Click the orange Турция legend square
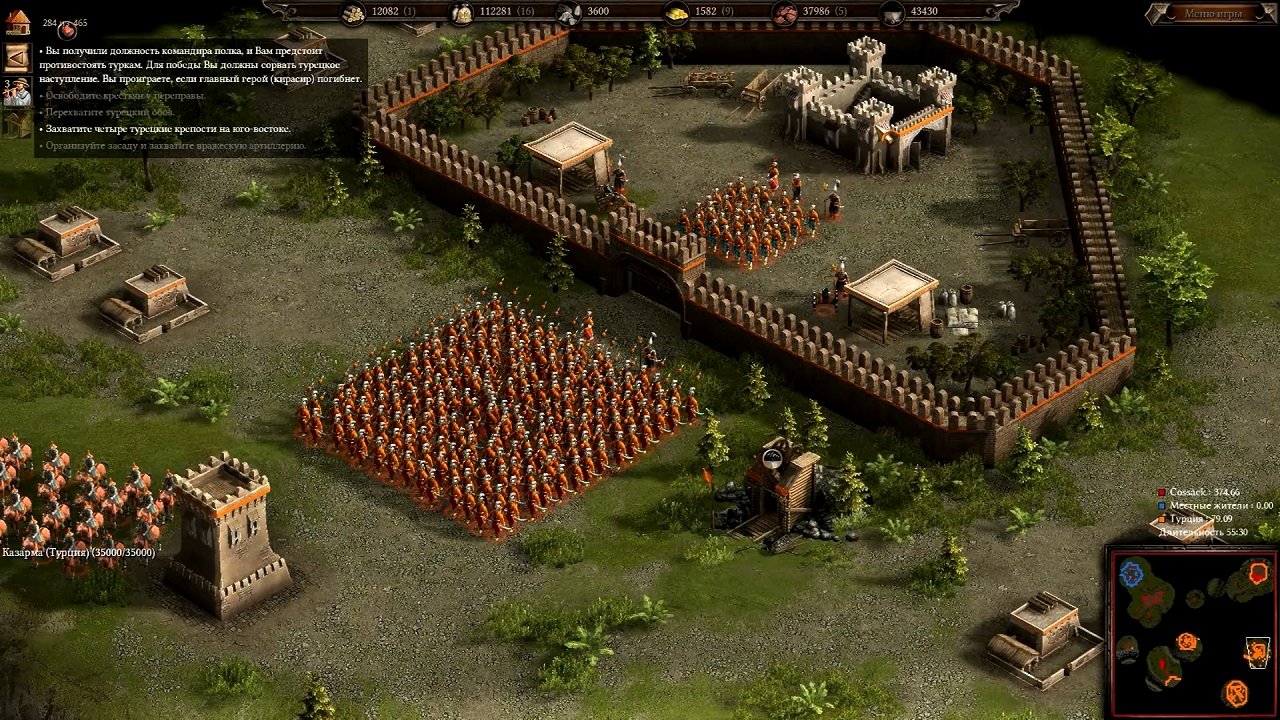The image size is (1280, 720). [1161, 519]
